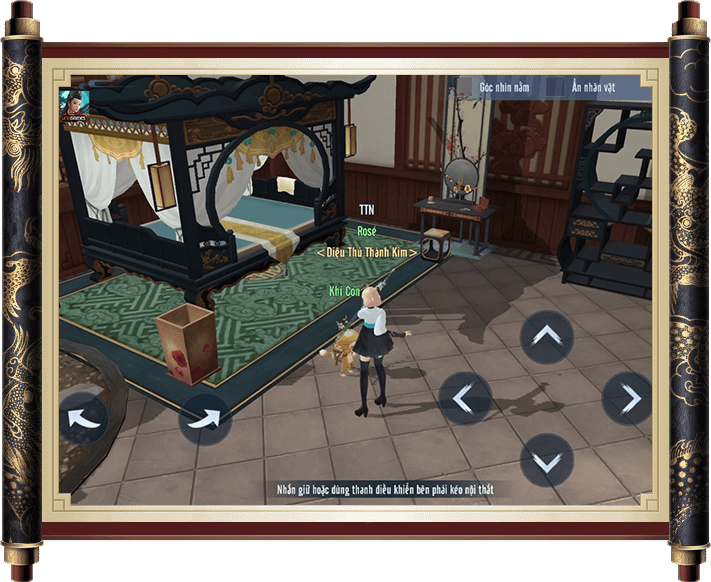This screenshot has height=582, width=711.
Task: Tap the right chevron movement button
Action: coord(628,399)
